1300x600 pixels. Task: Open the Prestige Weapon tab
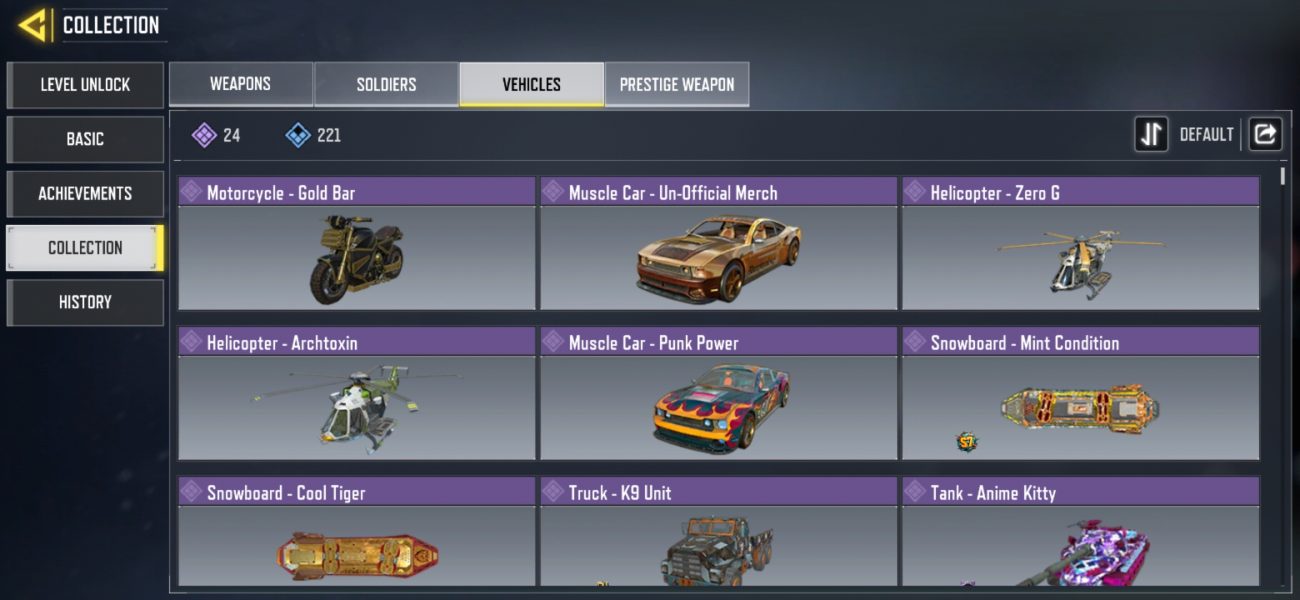[677, 84]
